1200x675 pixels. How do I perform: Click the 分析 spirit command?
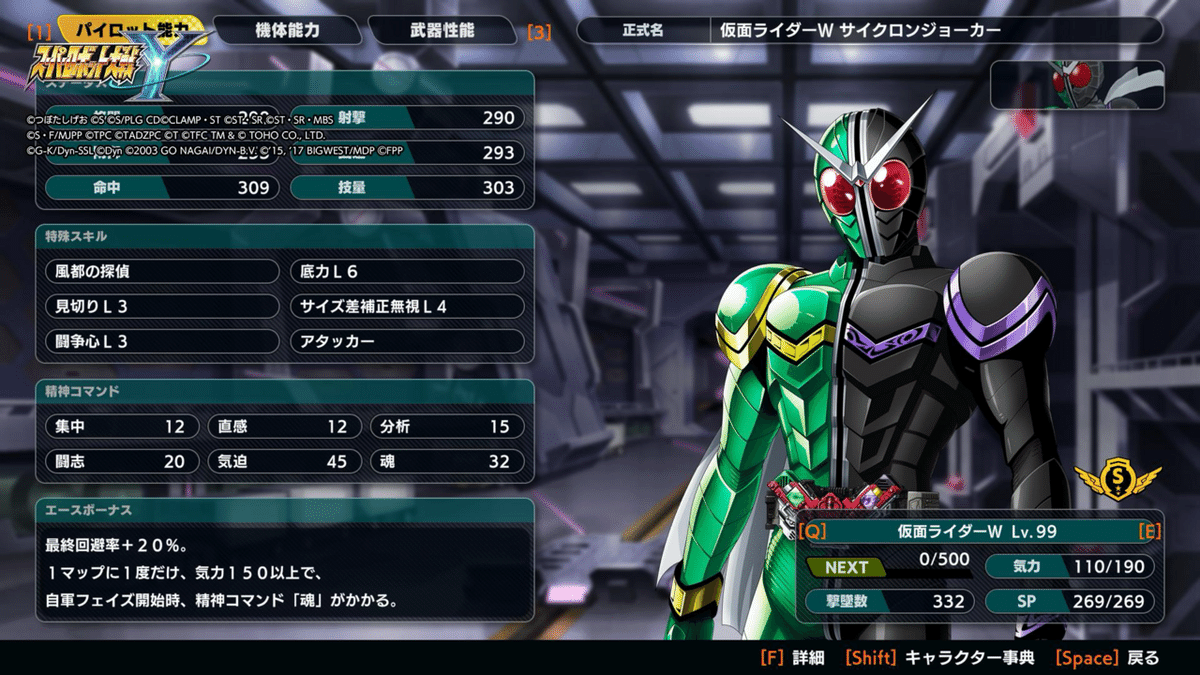[446, 426]
